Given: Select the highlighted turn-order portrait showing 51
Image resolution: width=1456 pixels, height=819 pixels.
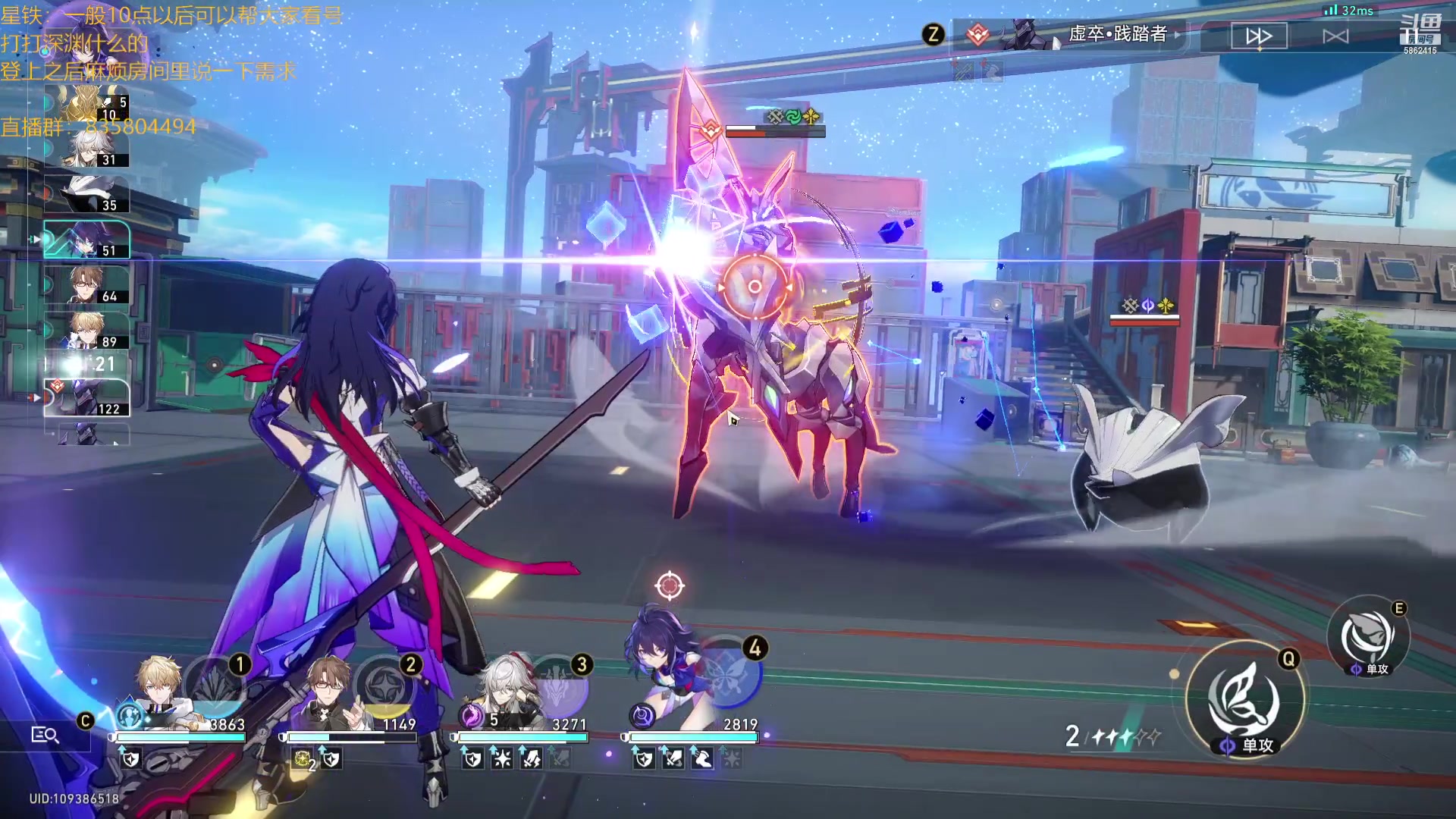Looking at the screenshot, I should 86,240.
